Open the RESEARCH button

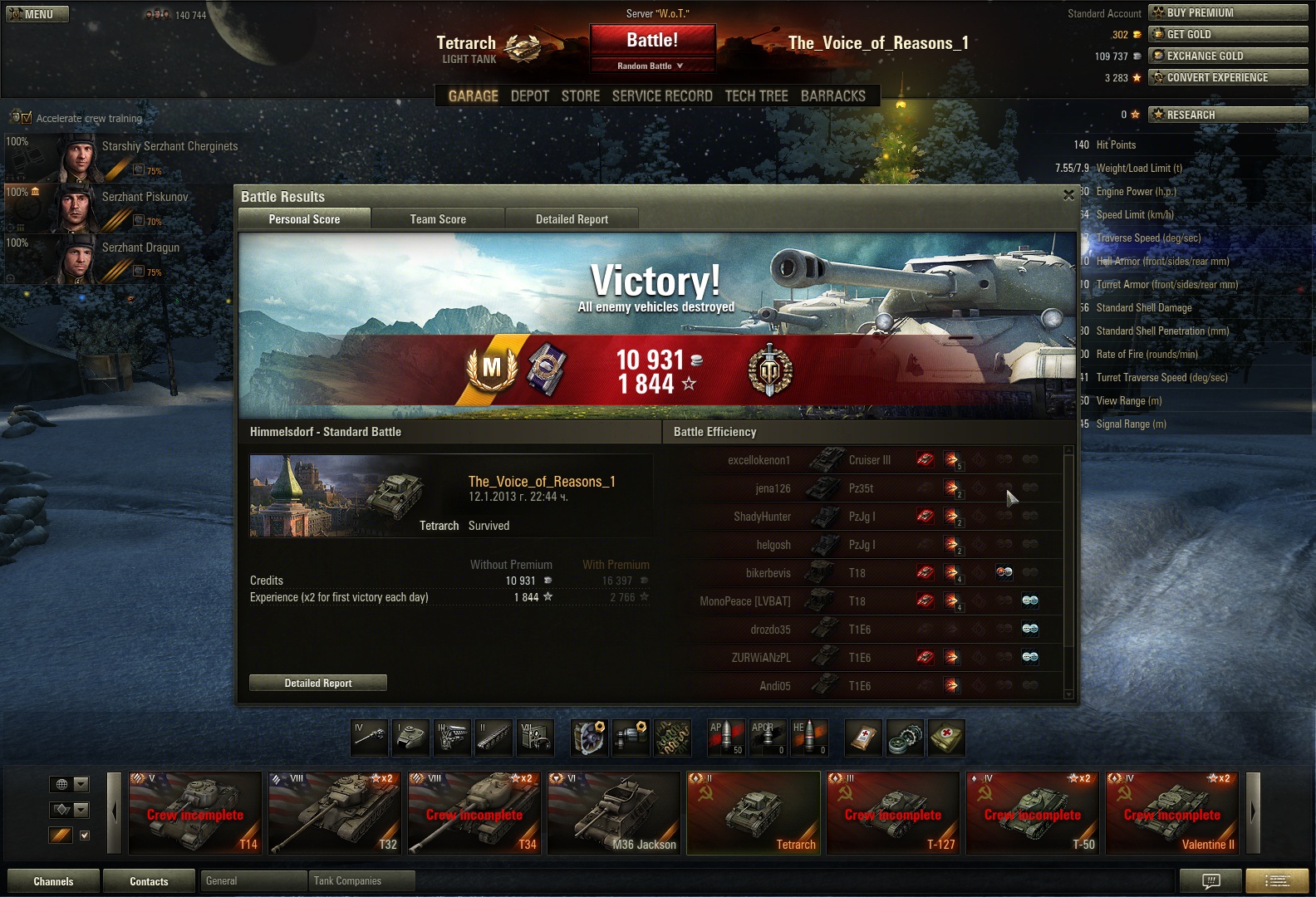click(x=1227, y=115)
